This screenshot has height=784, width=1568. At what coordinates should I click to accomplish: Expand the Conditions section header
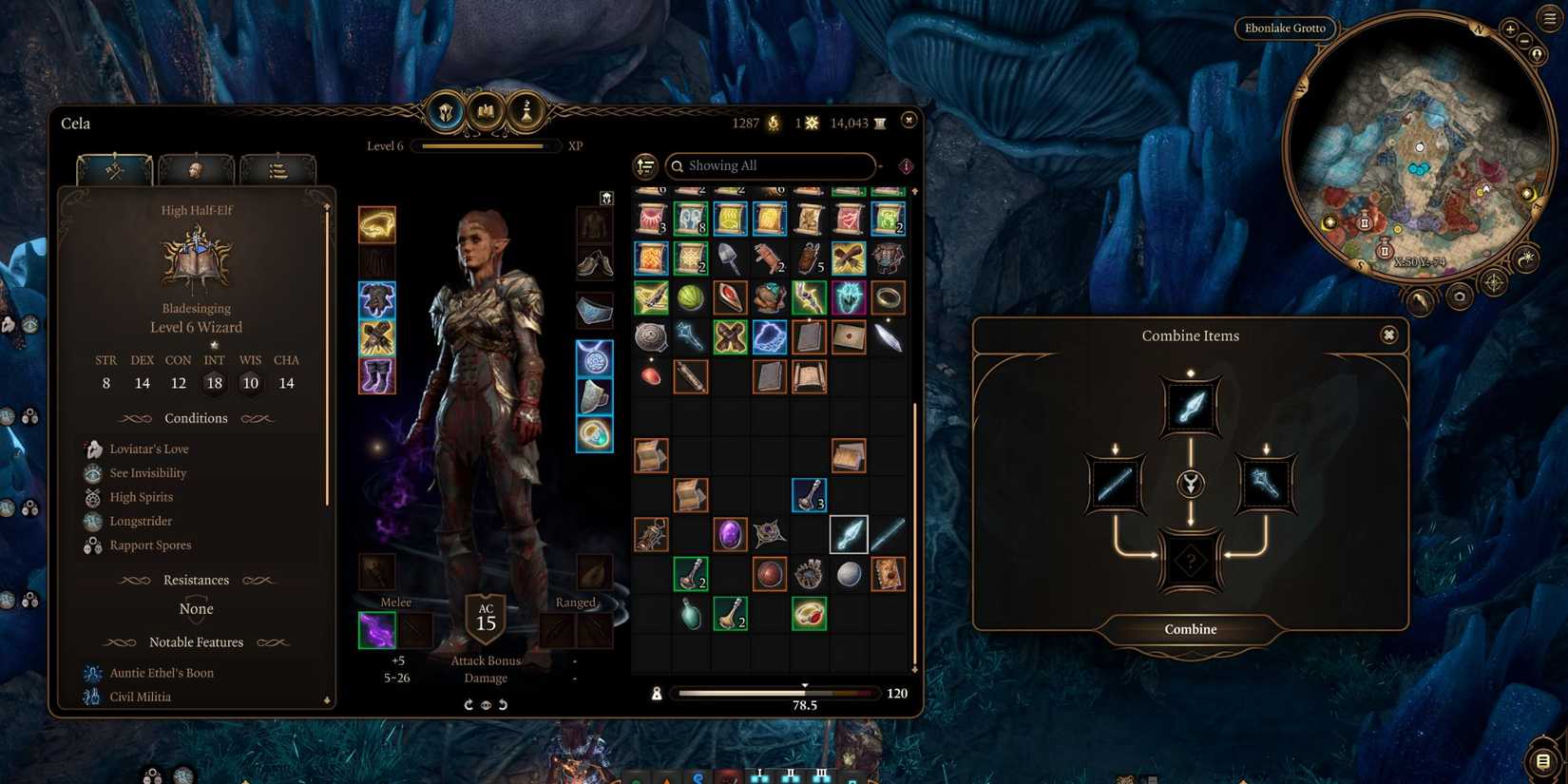[196, 418]
